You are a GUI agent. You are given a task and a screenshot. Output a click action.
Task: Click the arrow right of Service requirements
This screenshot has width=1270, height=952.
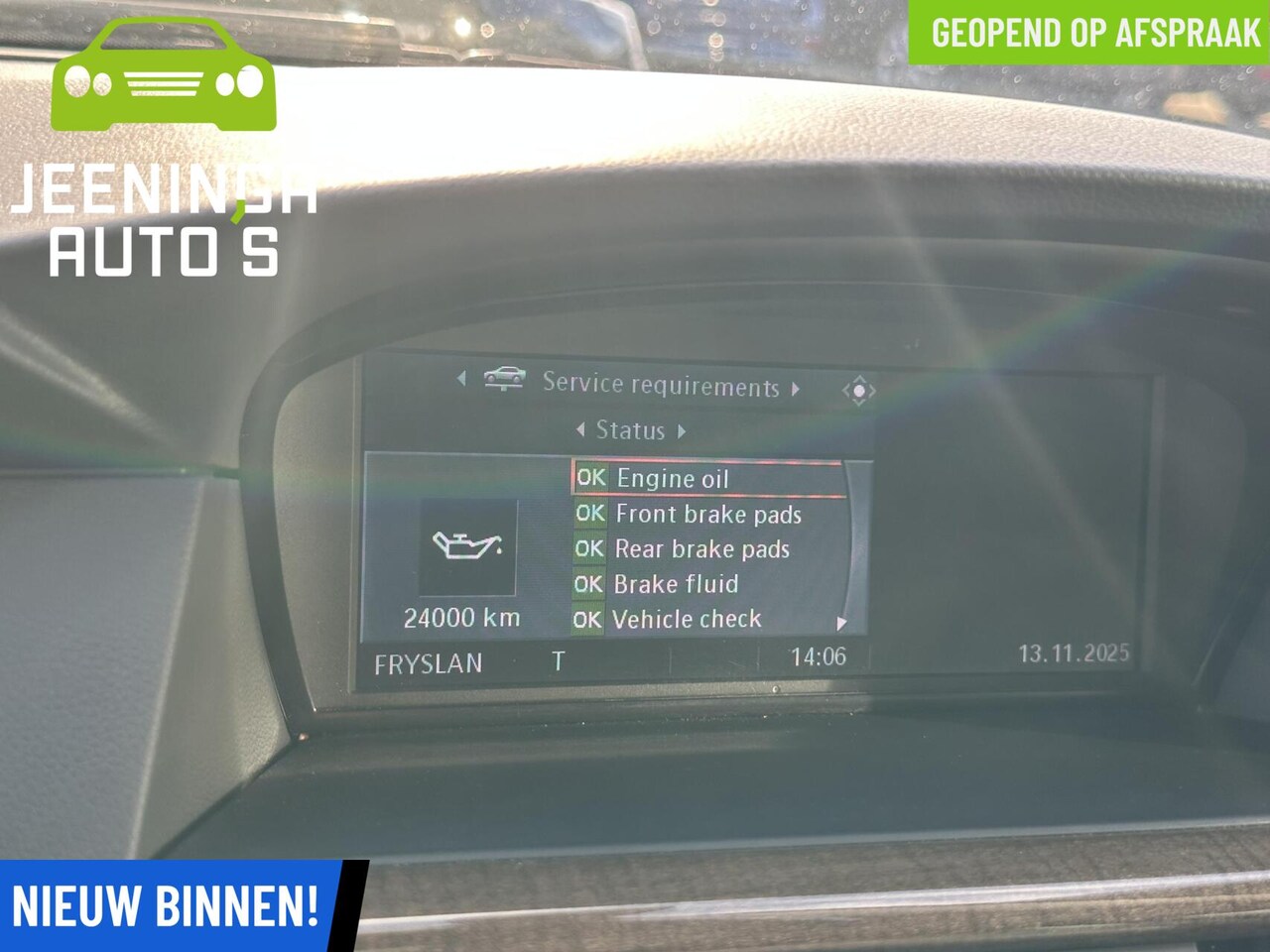tap(796, 389)
